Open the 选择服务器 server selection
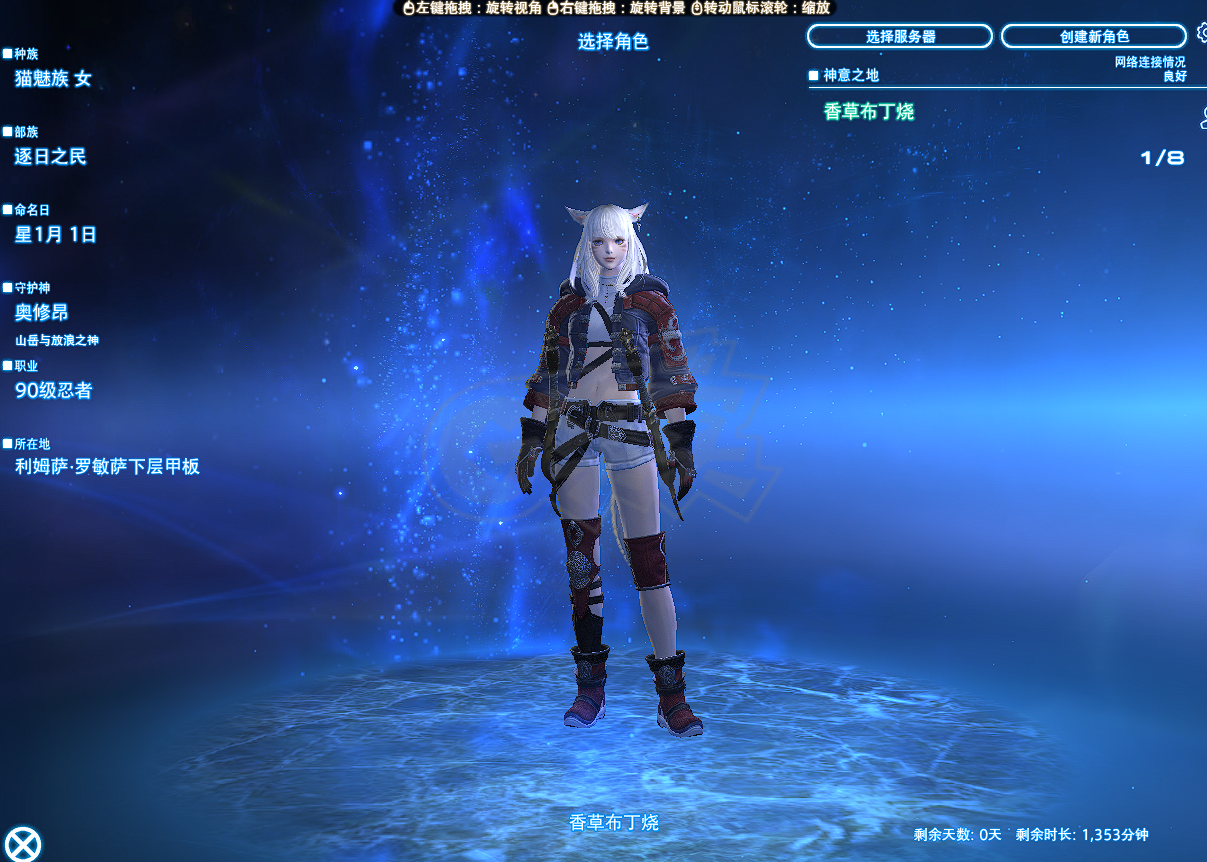 899,37
